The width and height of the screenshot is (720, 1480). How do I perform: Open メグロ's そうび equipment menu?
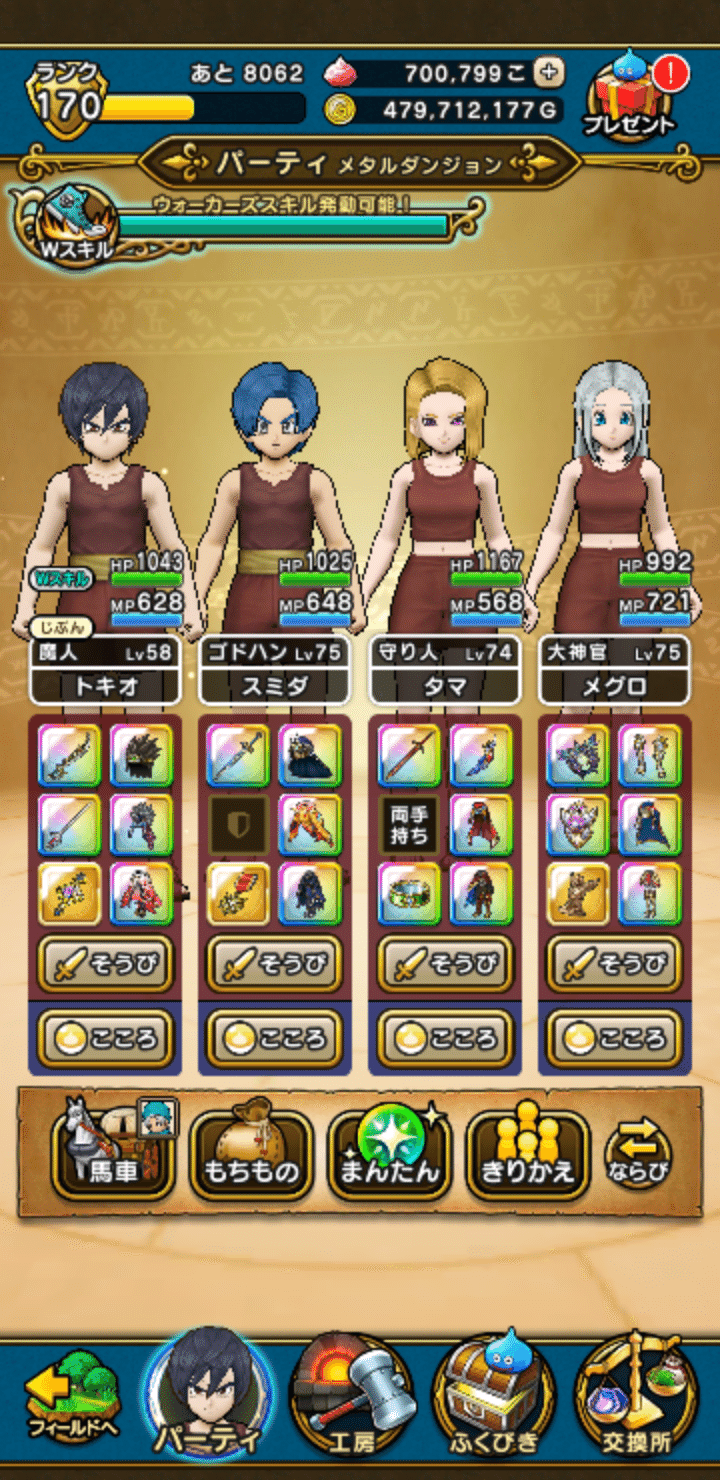[614, 964]
